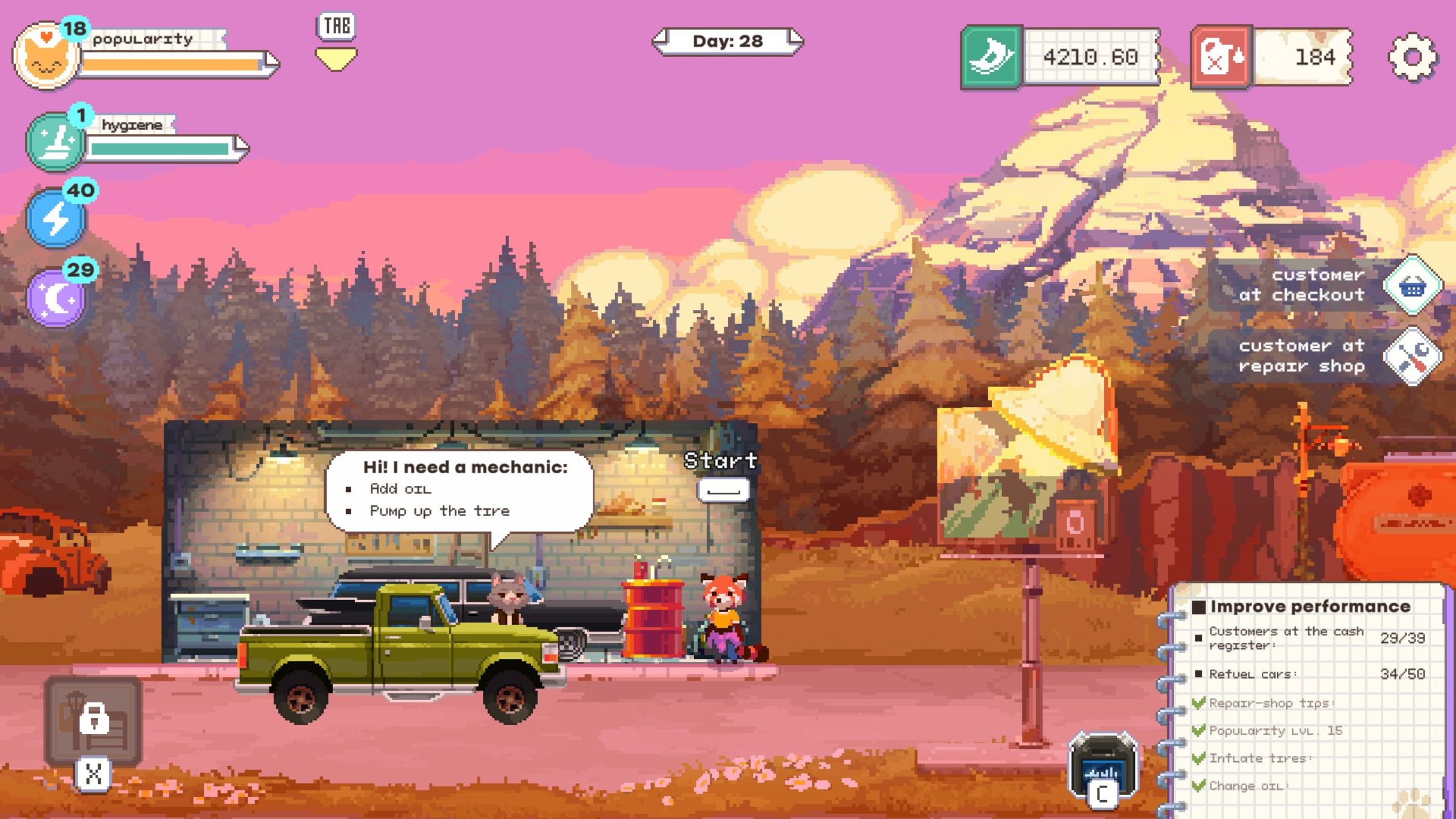This screenshot has height=819, width=1456.
Task: Go to the customer at repair shop
Action: pos(1412,356)
